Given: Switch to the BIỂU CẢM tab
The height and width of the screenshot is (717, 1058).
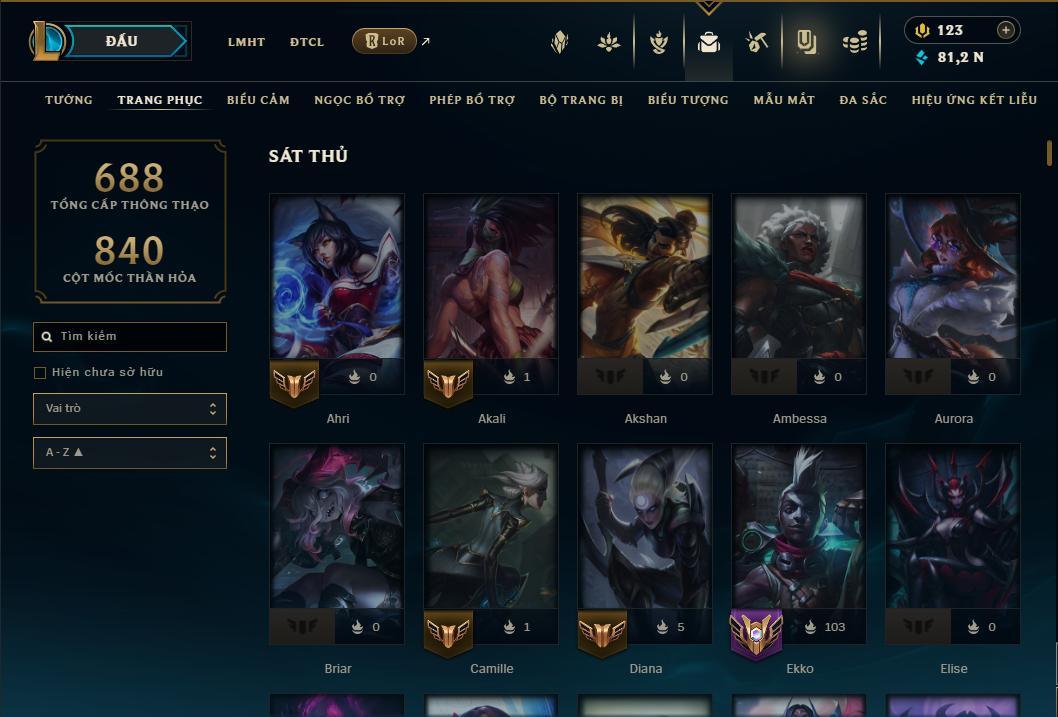Looking at the screenshot, I should point(258,100).
